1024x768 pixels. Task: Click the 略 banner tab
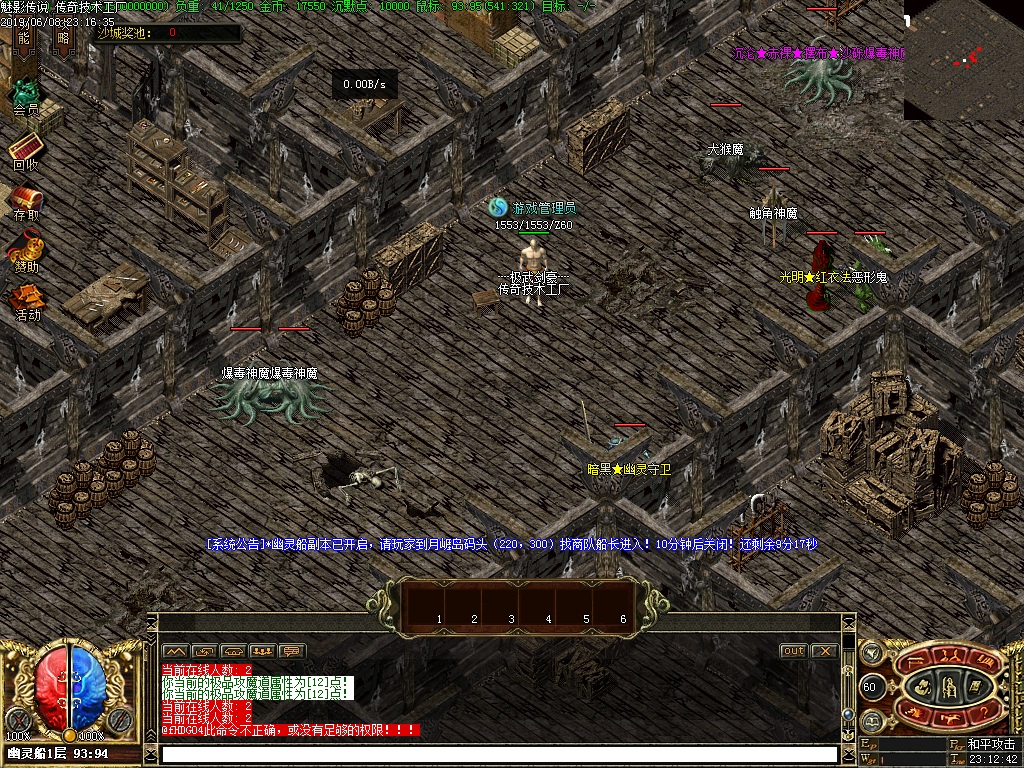(x=64, y=39)
